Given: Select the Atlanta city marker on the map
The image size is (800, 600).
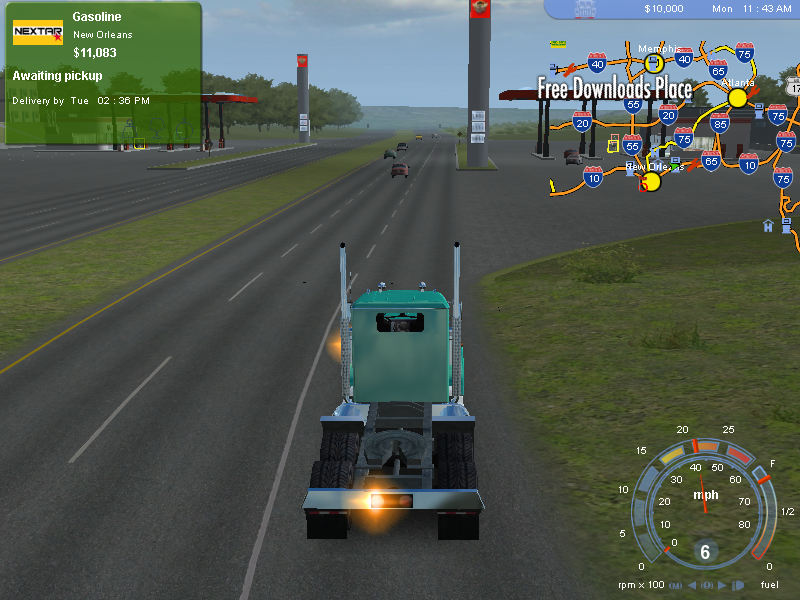Looking at the screenshot, I should [738, 97].
